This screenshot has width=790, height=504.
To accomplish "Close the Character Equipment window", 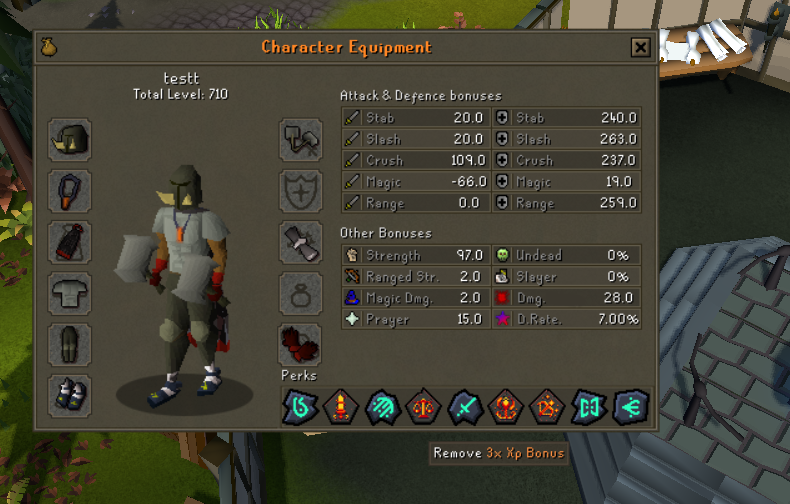I will tap(640, 47).
